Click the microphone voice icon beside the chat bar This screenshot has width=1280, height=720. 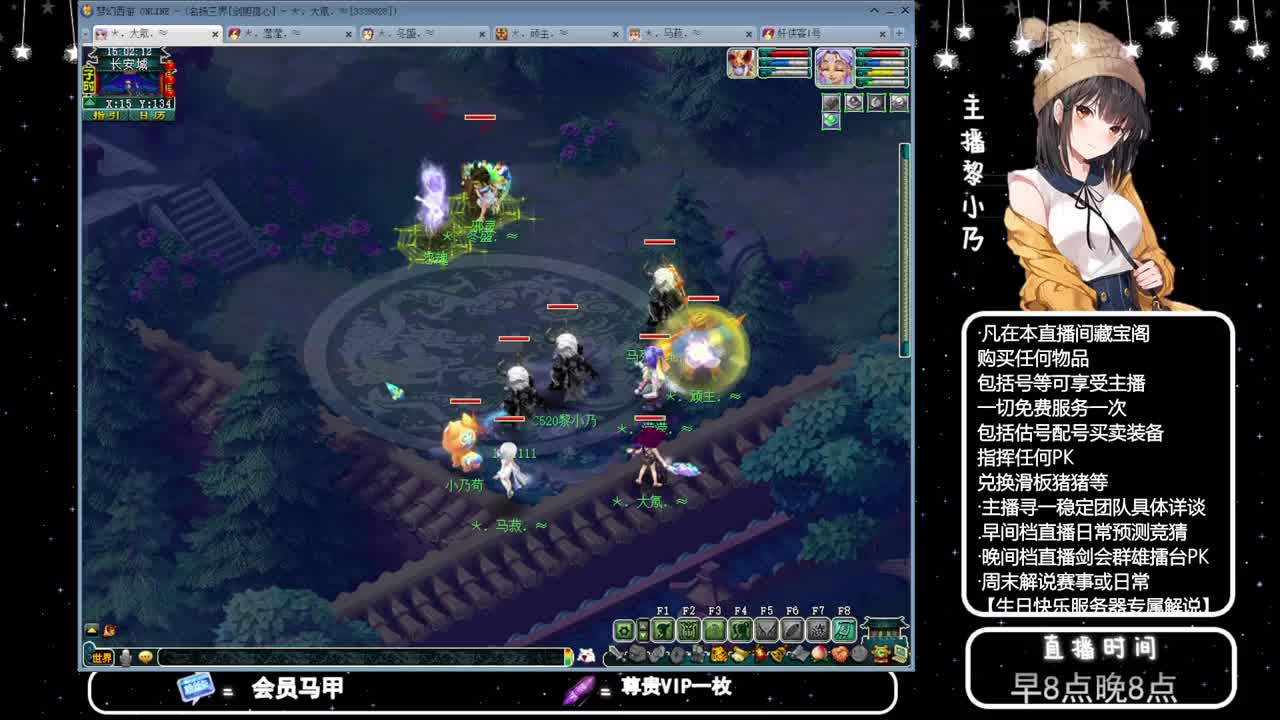(125, 657)
